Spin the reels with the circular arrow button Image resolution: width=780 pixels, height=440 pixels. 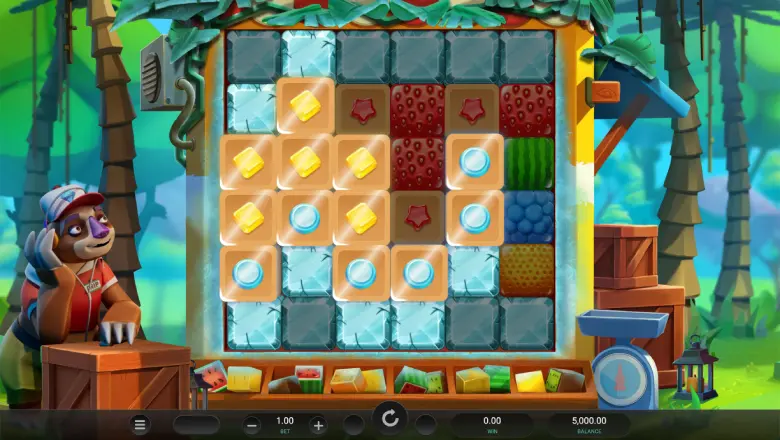coord(390,418)
